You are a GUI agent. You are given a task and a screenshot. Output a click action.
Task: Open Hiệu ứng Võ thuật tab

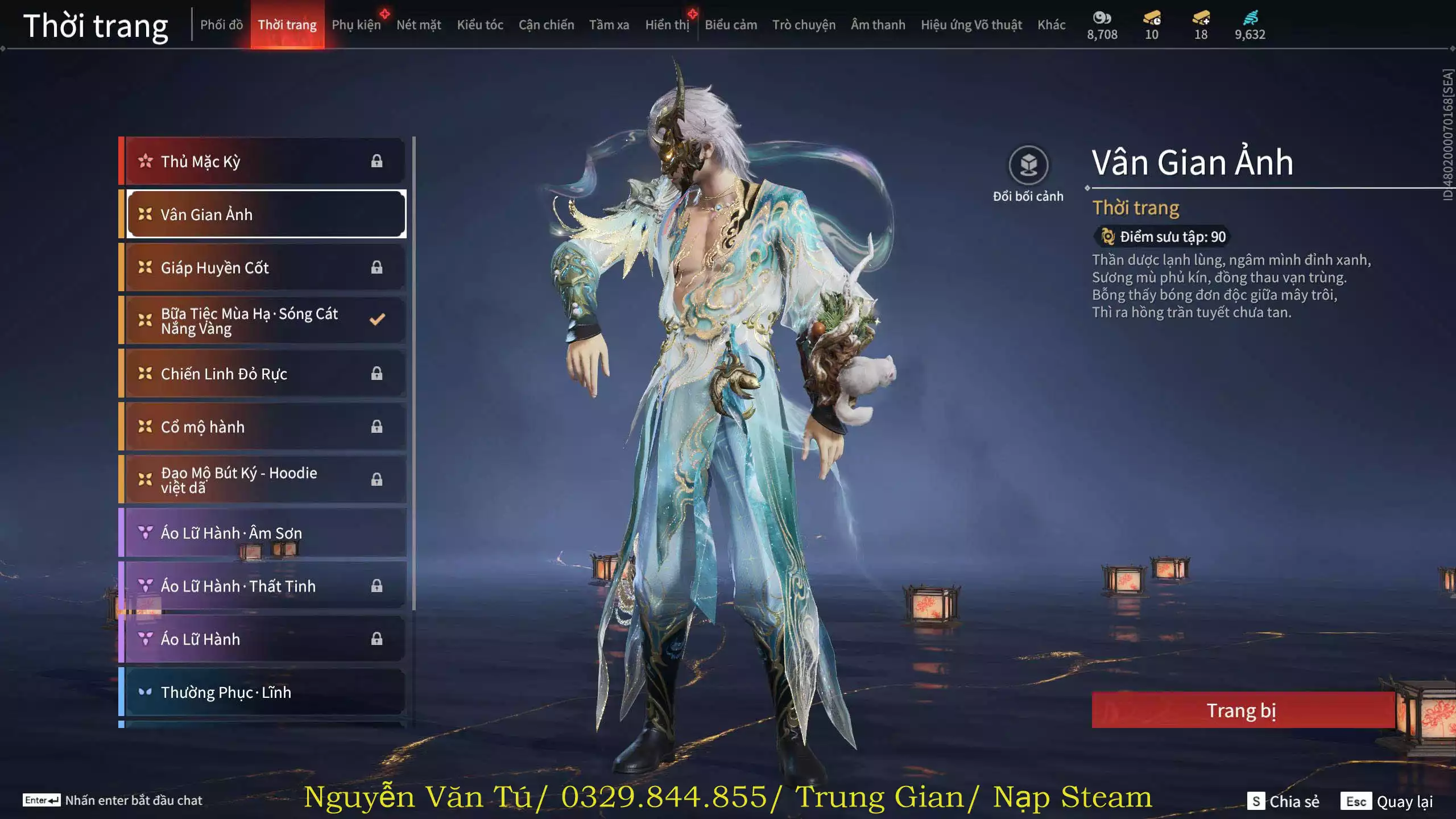(971, 25)
